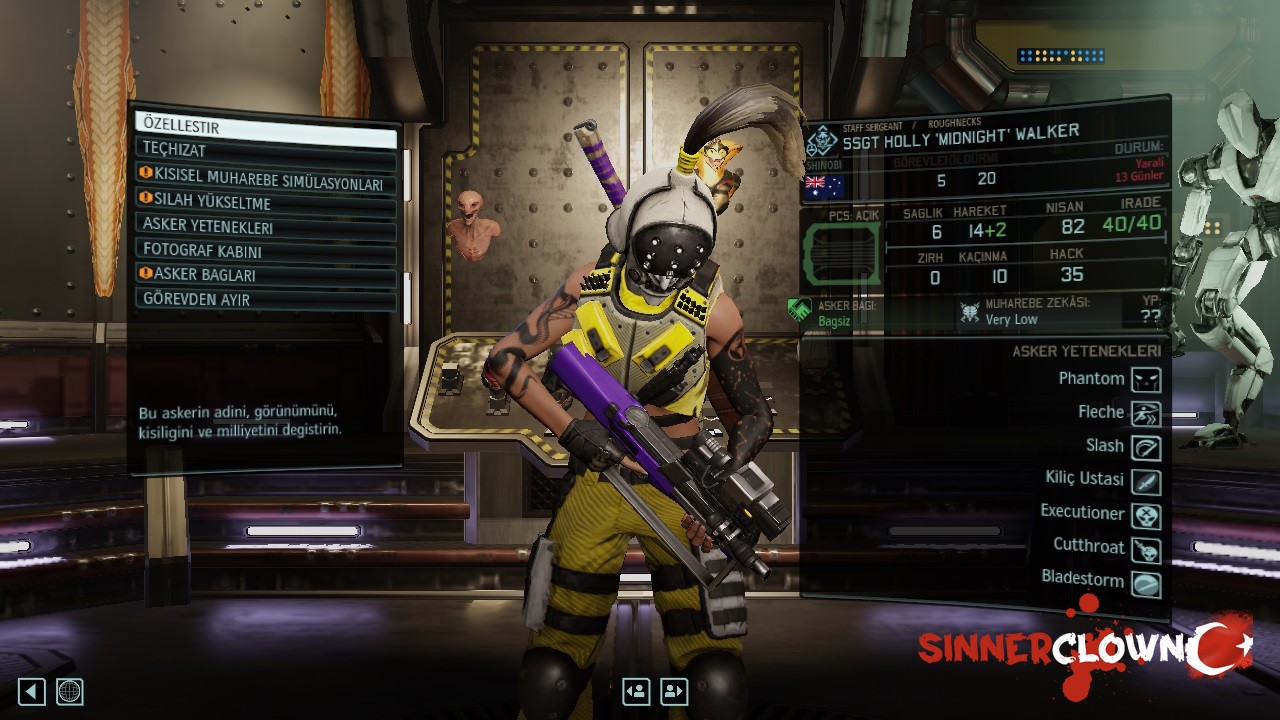
Task: Click the Slash ability icon
Action: point(1146,447)
